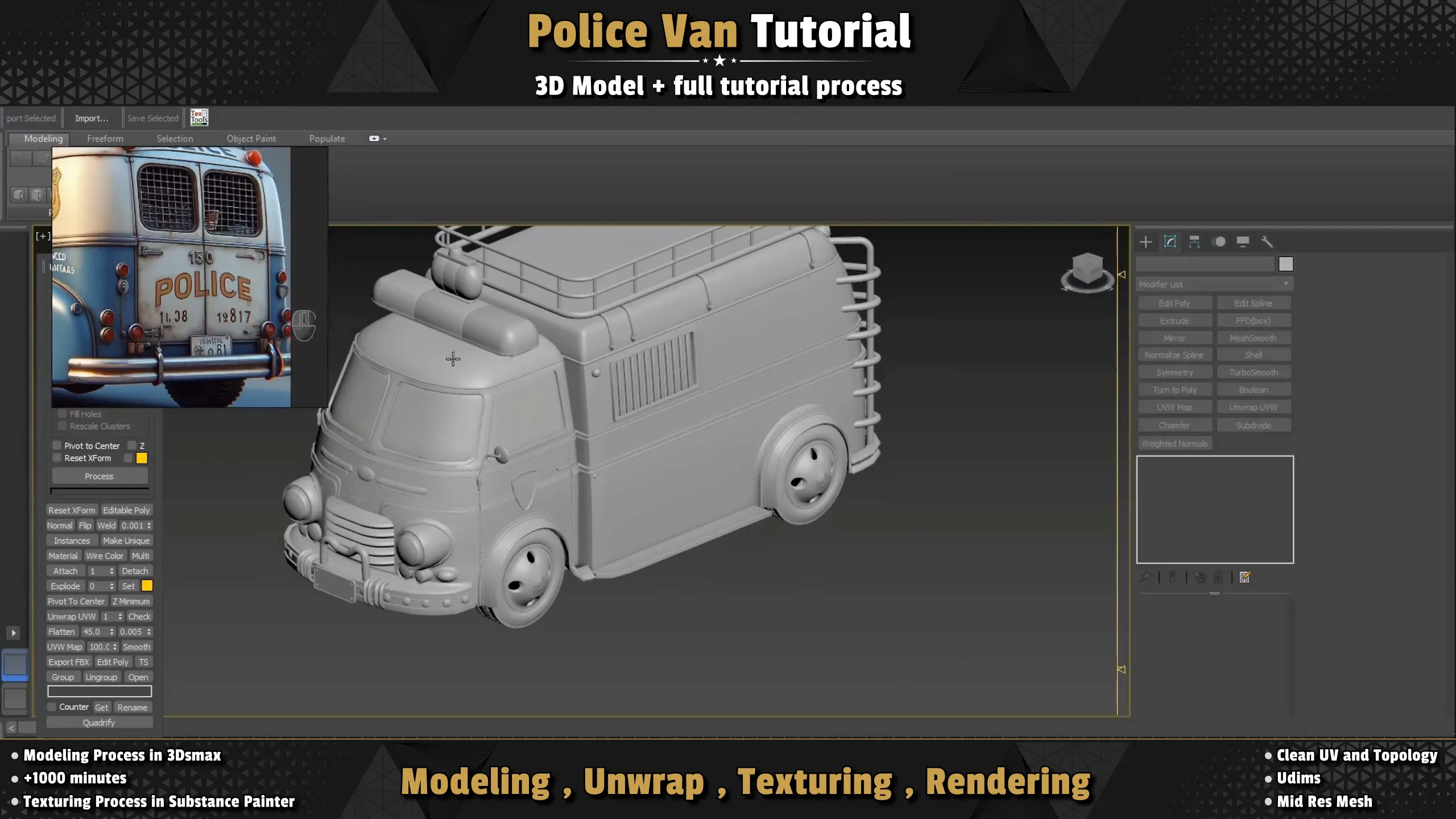The image size is (1456, 819).
Task: Apply the TurboSmooth modifier button
Action: click(x=1254, y=372)
